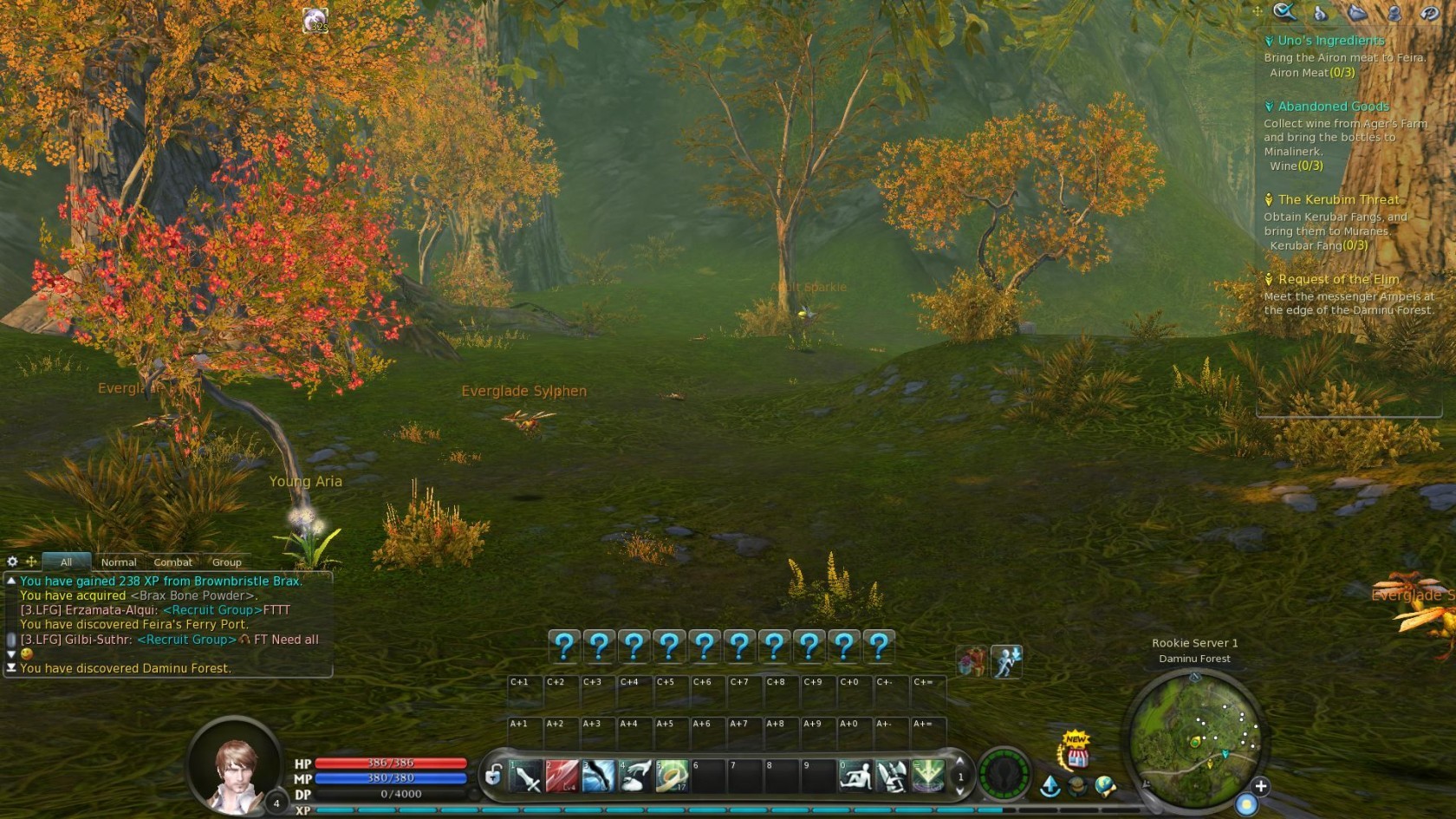Switch to the Combat chat tab

pos(172,562)
